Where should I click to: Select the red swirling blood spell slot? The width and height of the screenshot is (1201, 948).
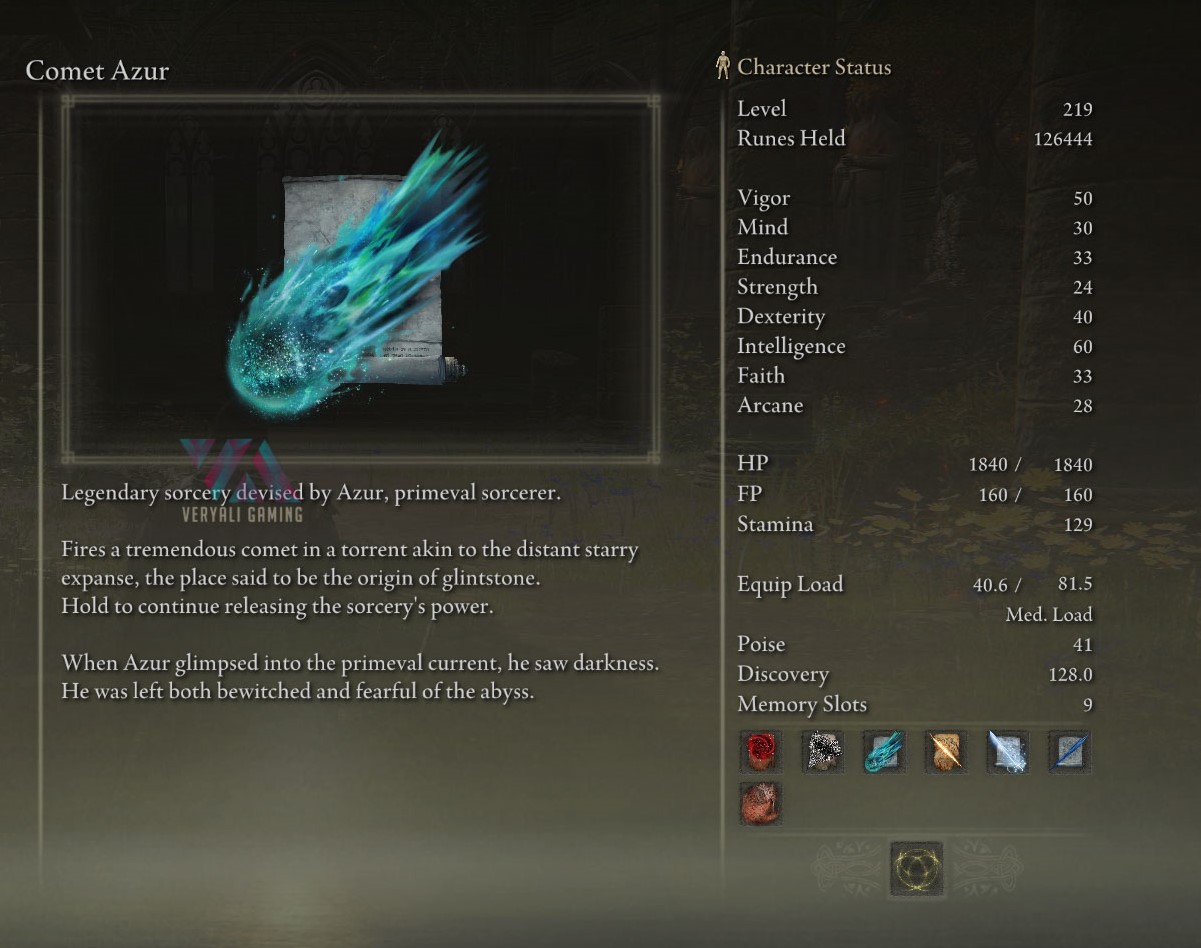coord(760,751)
